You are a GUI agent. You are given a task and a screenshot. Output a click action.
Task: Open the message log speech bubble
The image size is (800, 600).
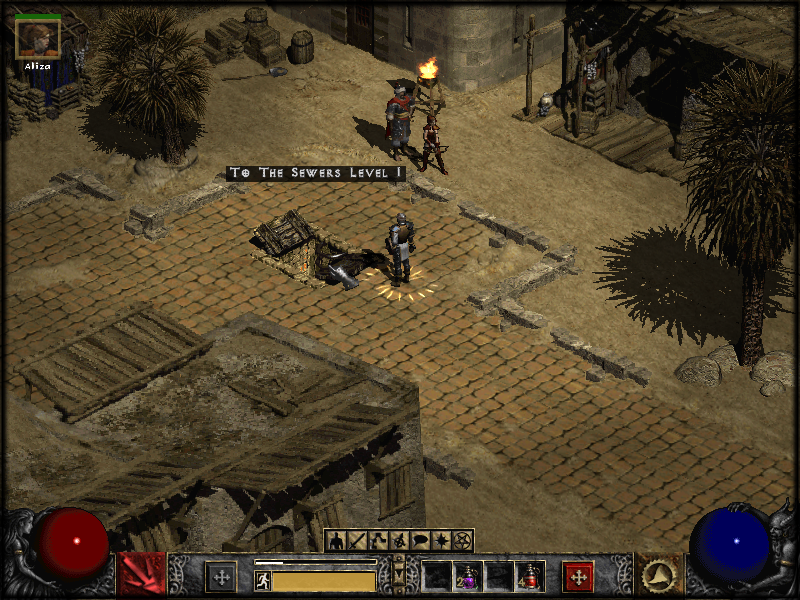coord(420,541)
